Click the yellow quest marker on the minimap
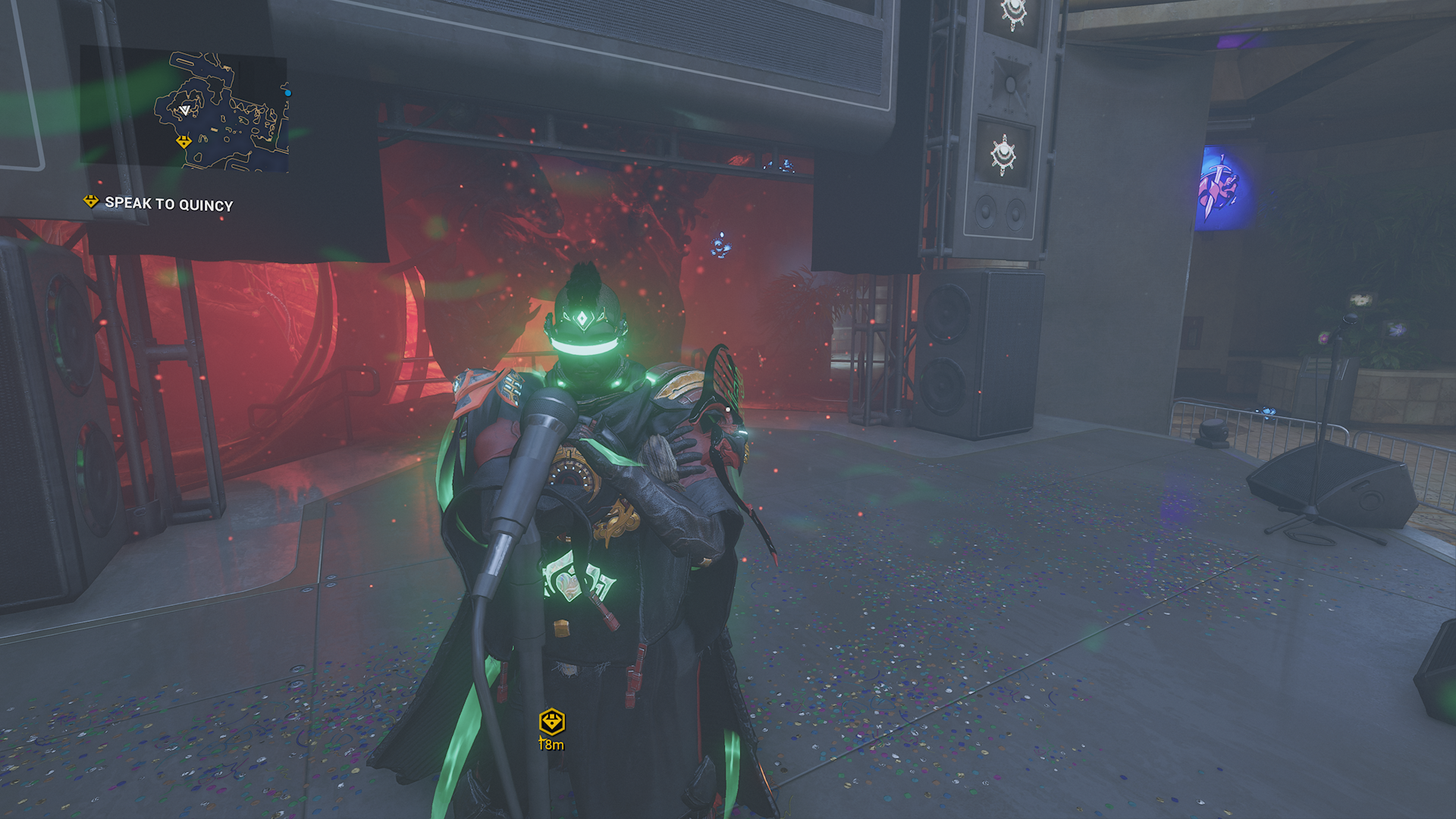Image resolution: width=1456 pixels, height=819 pixels. tap(183, 142)
